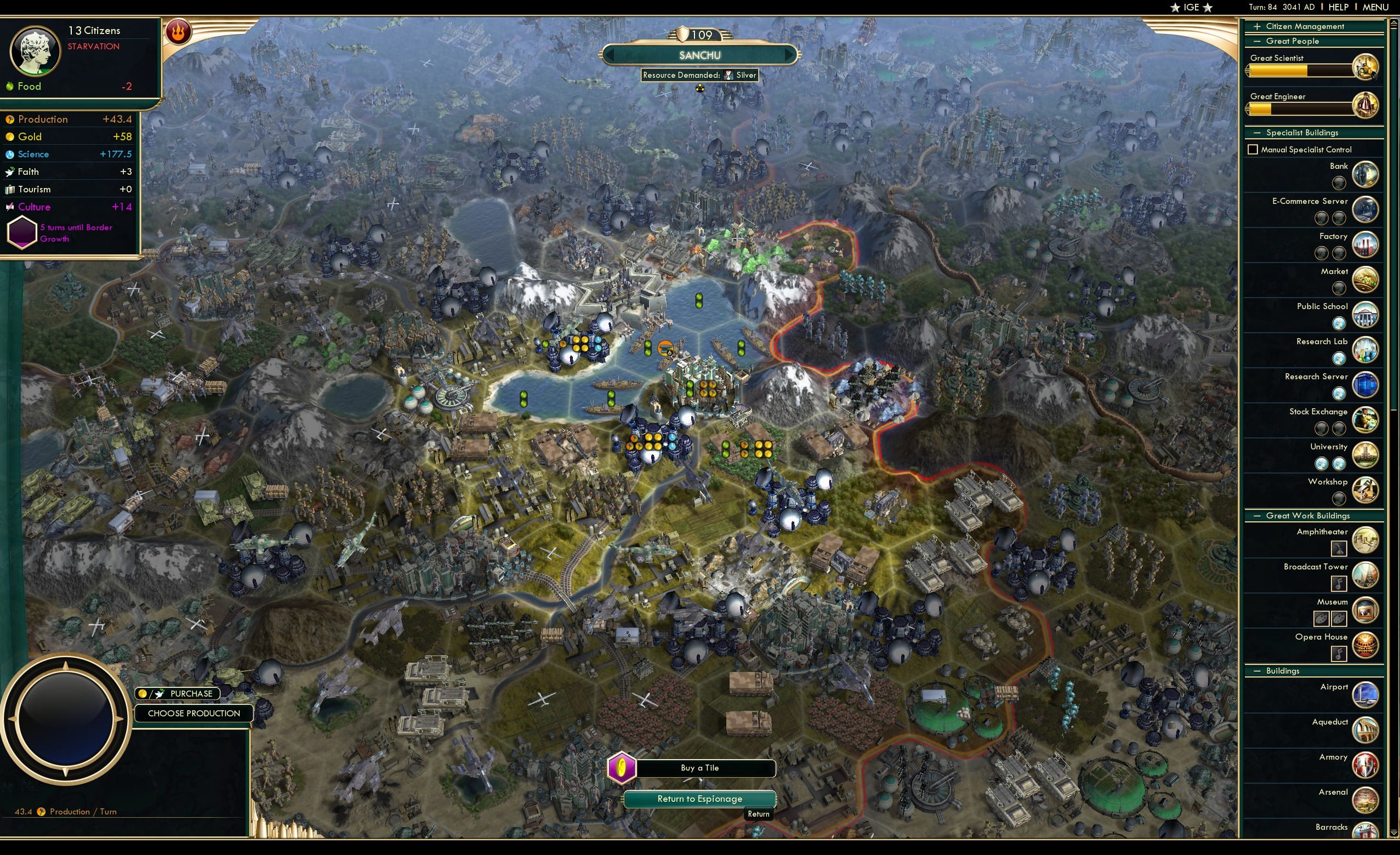This screenshot has width=1400, height=855.
Task: Click HELP in the top bar
Action: coord(1339,7)
